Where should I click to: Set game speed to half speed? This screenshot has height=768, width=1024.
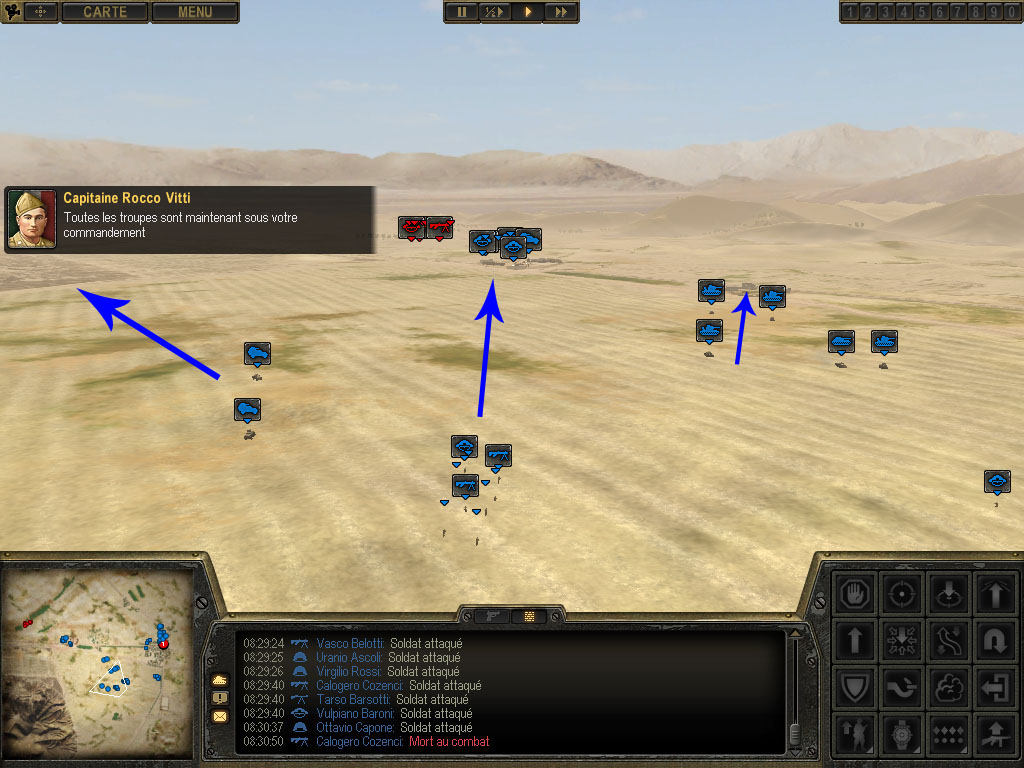494,12
